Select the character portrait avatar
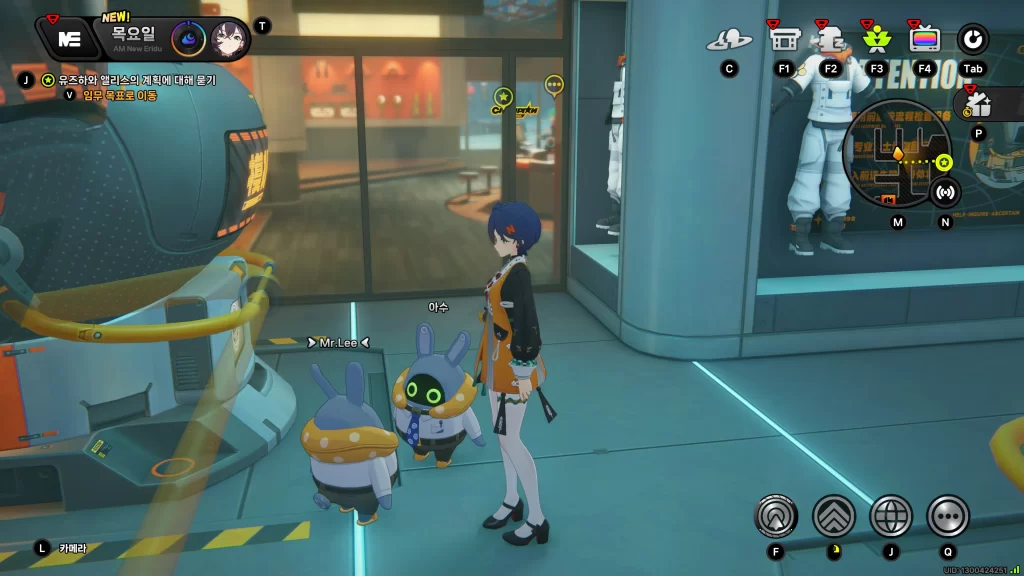1024x576 pixels. point(229,39)
